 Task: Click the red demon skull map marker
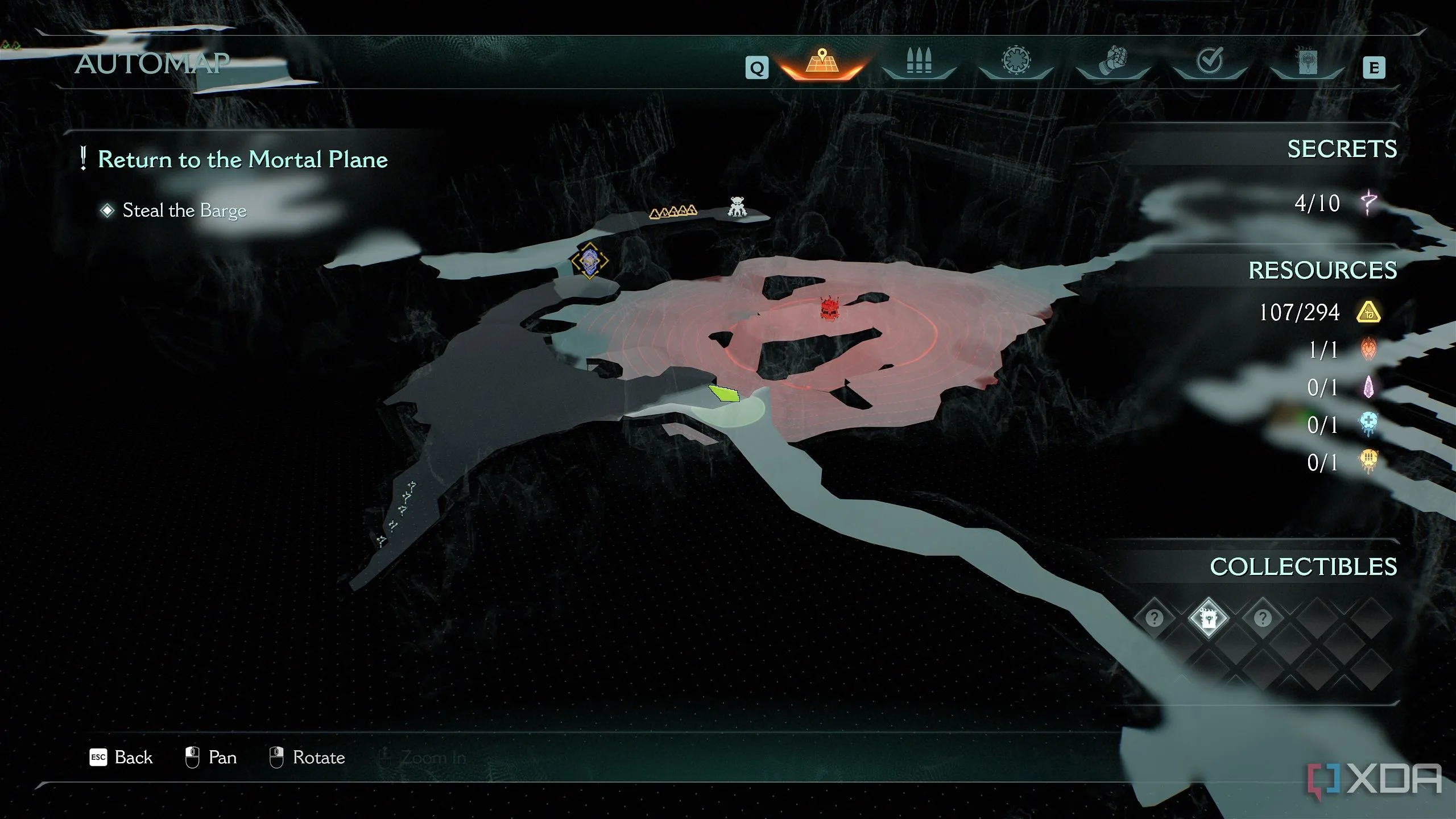[x=830, y=308]
